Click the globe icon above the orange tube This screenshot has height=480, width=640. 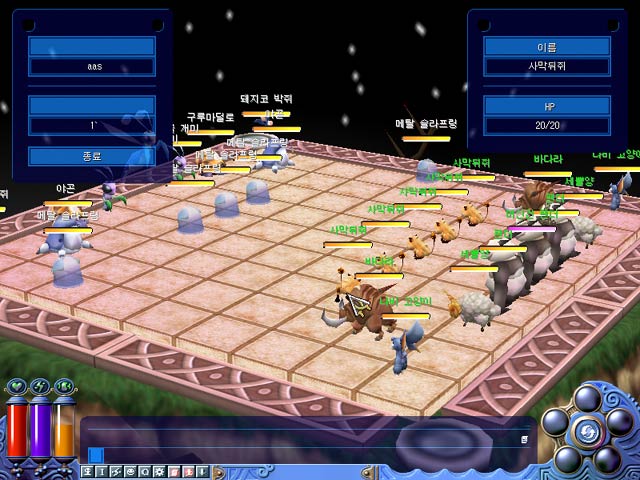point(64,387)
